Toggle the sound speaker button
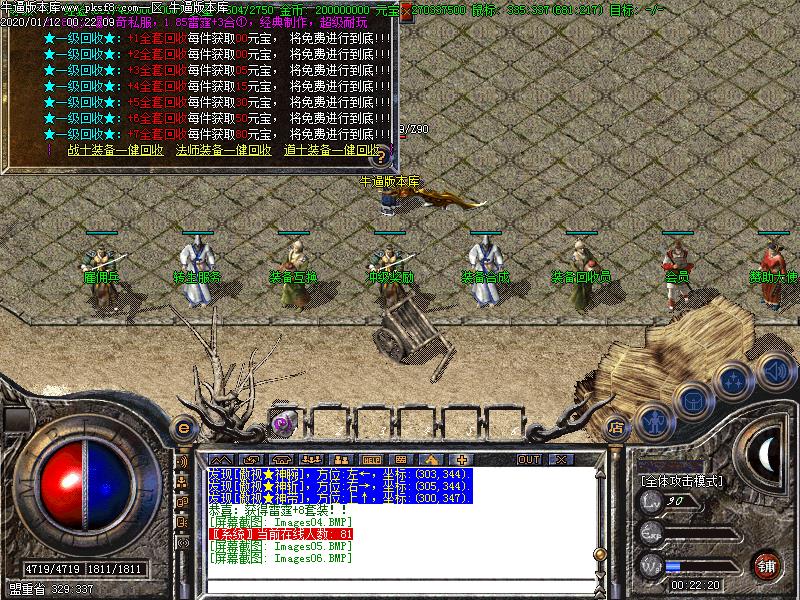Screen dimensions: 800x600 [775, 372]
